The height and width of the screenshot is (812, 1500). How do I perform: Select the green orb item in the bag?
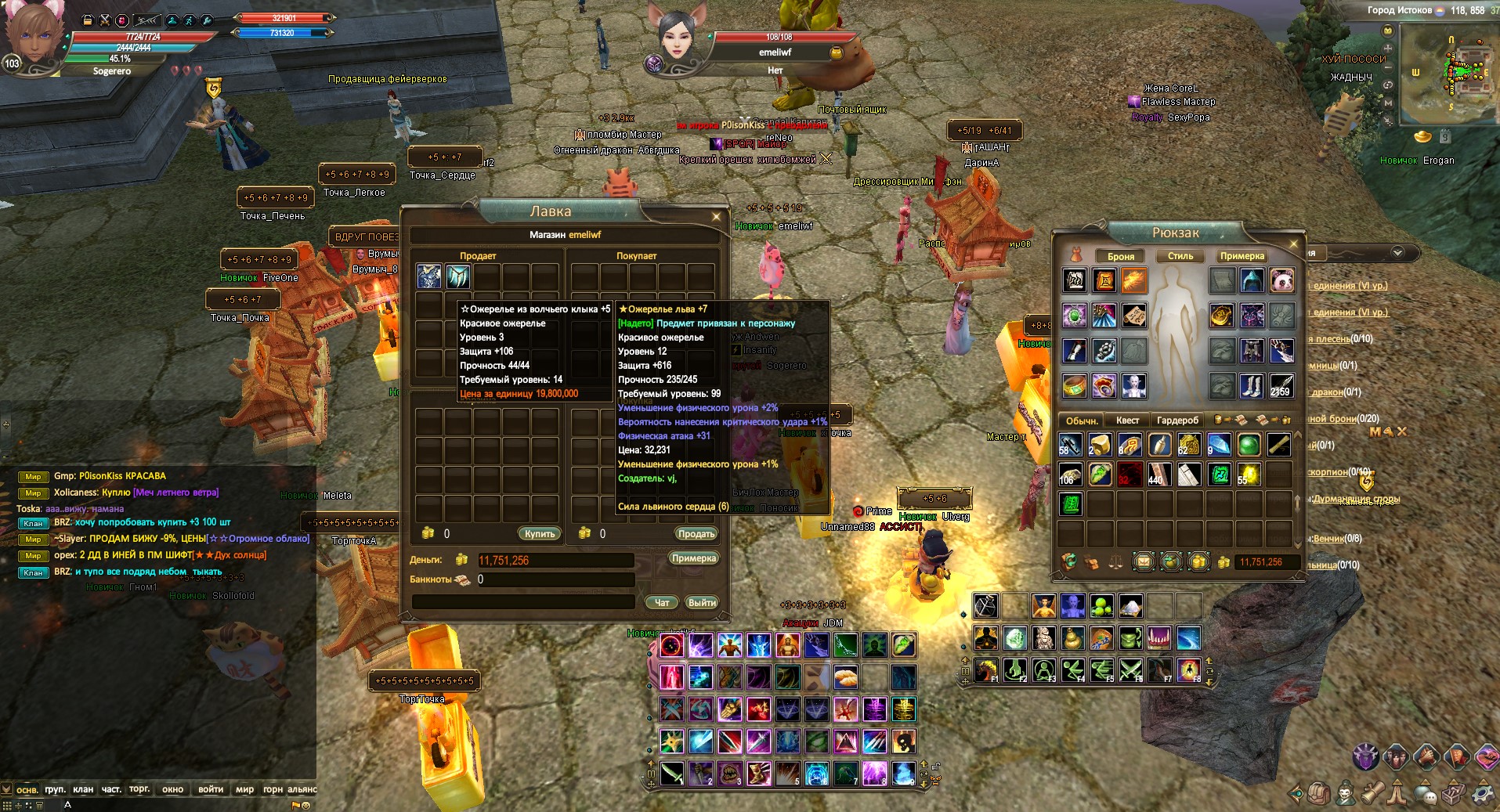(1249, 445)
